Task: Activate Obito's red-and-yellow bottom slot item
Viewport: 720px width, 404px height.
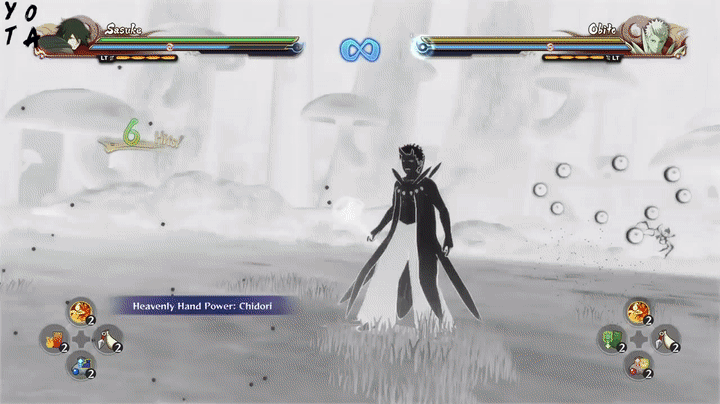Action: pyautogui.click(x=638, y=367)
